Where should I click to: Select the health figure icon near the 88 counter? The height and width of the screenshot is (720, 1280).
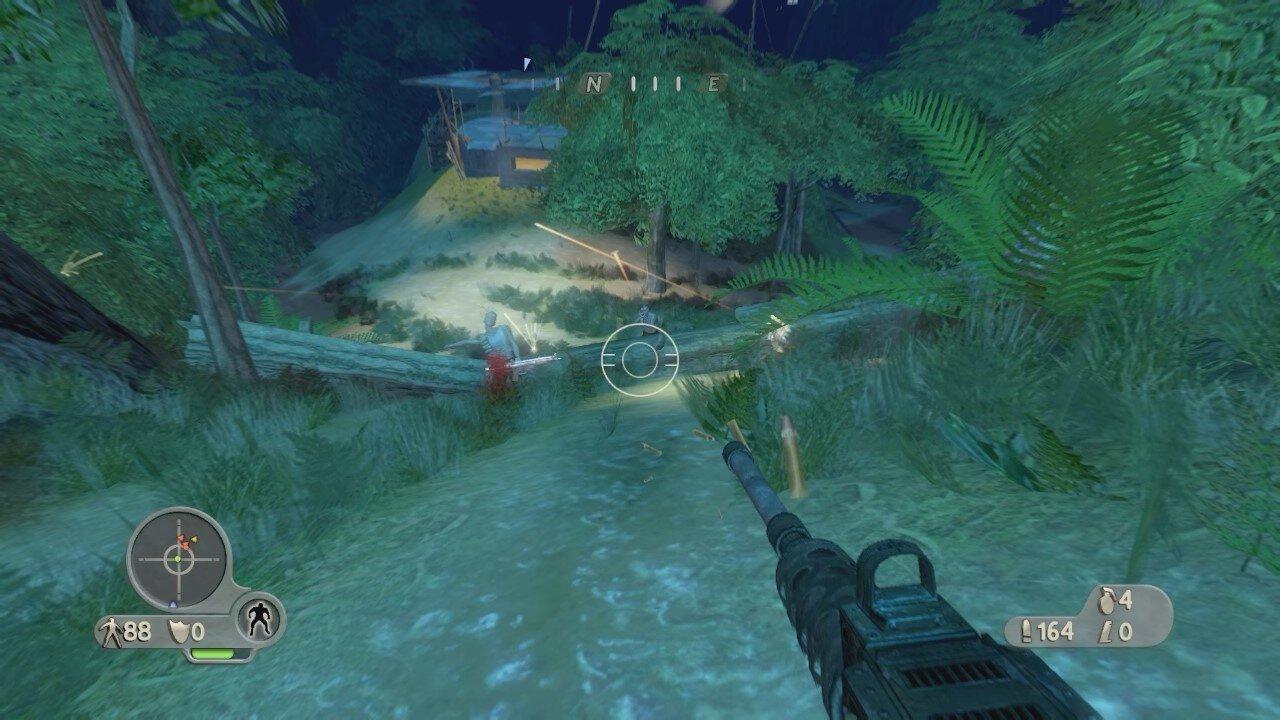(112, 630)
